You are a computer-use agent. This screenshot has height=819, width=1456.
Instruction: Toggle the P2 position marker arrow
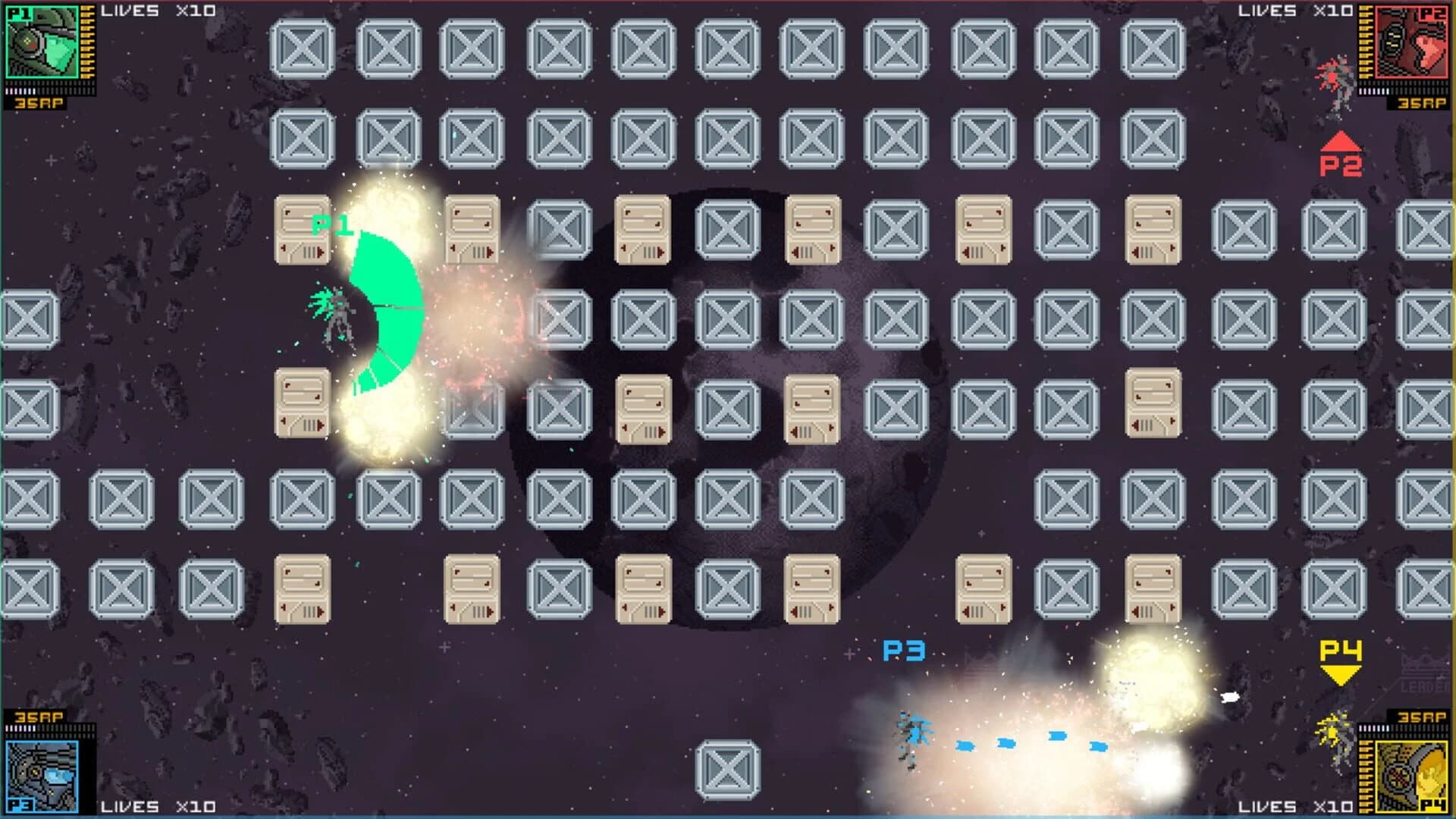click(x=1341, y=143)
